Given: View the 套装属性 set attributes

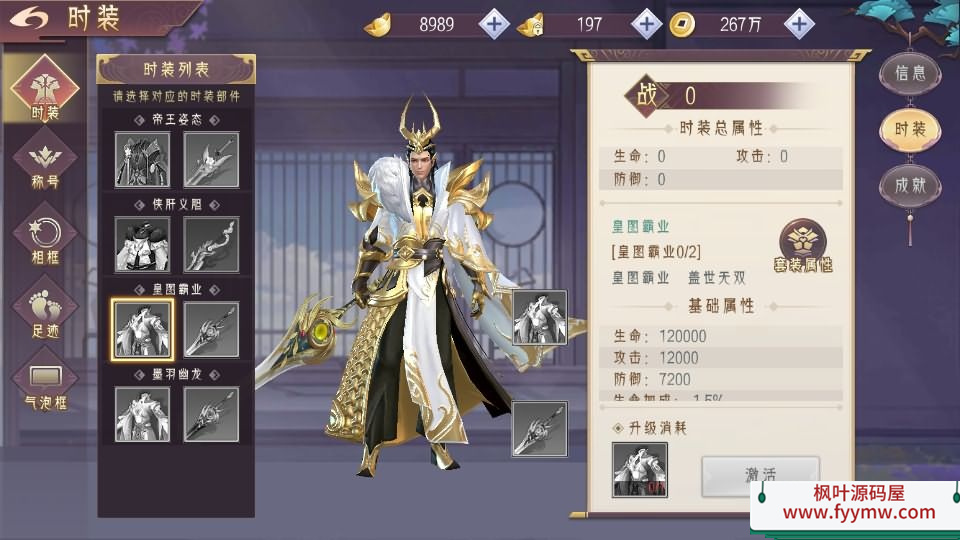Looking at the screenshot, I should click(803, 246).
